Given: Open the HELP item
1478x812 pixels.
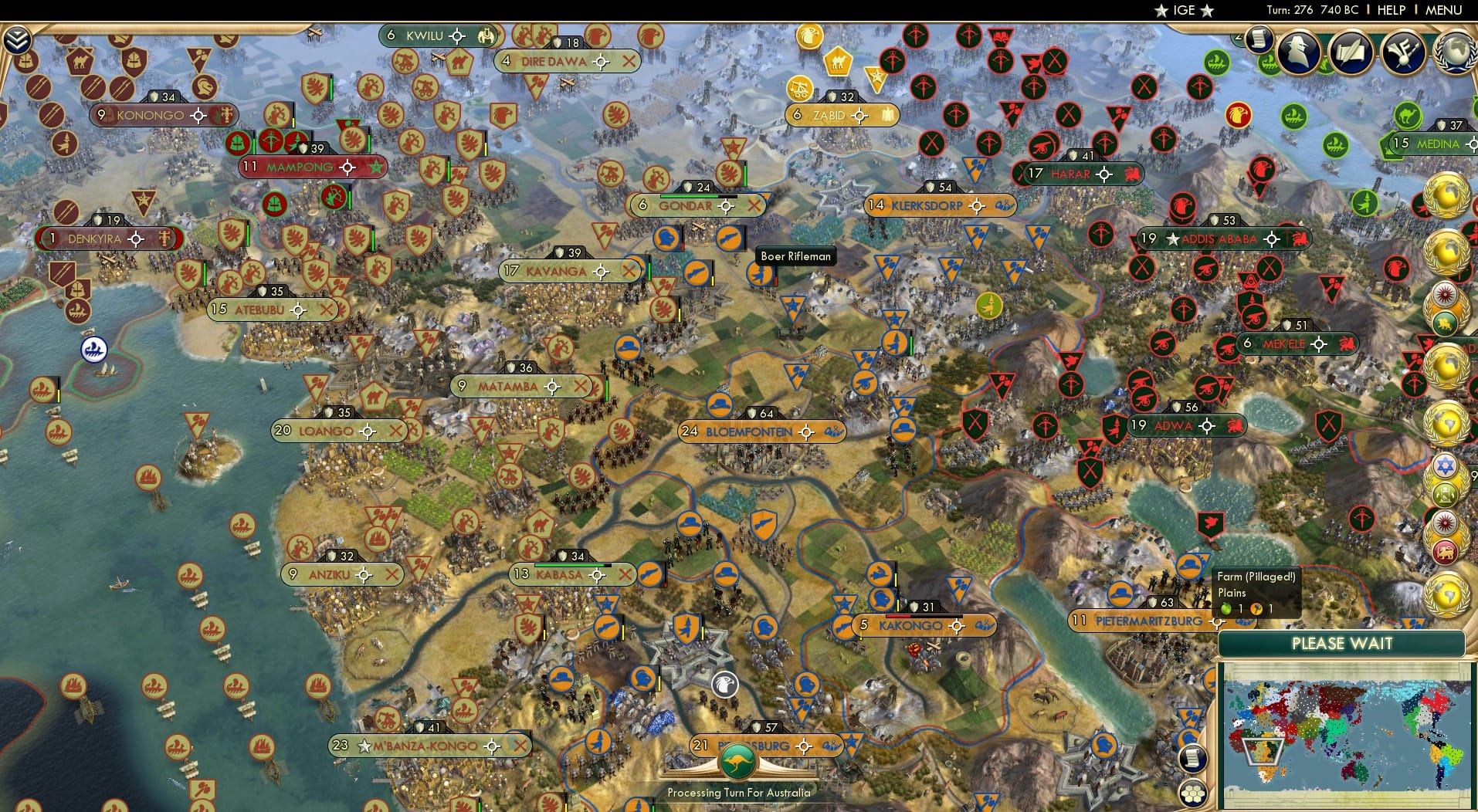Looking at the screenshot, I should (1390, 10).
